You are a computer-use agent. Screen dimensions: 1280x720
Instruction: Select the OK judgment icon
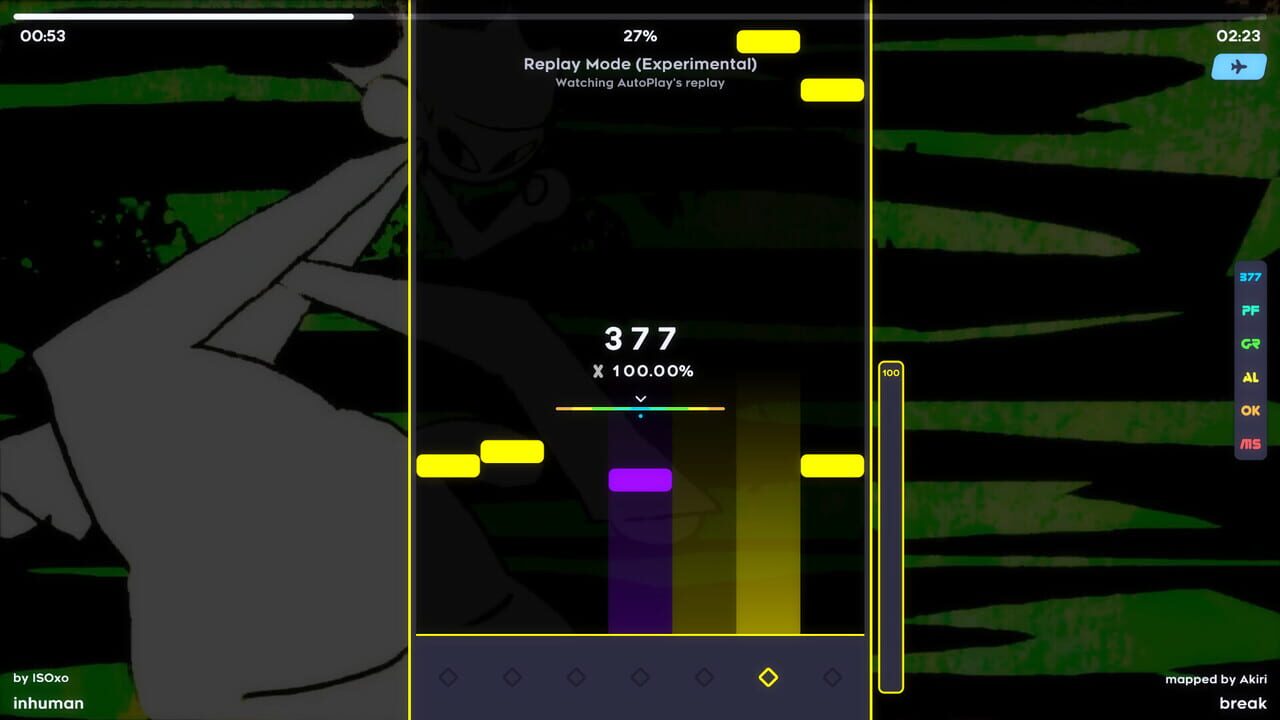pos(1249,410)
